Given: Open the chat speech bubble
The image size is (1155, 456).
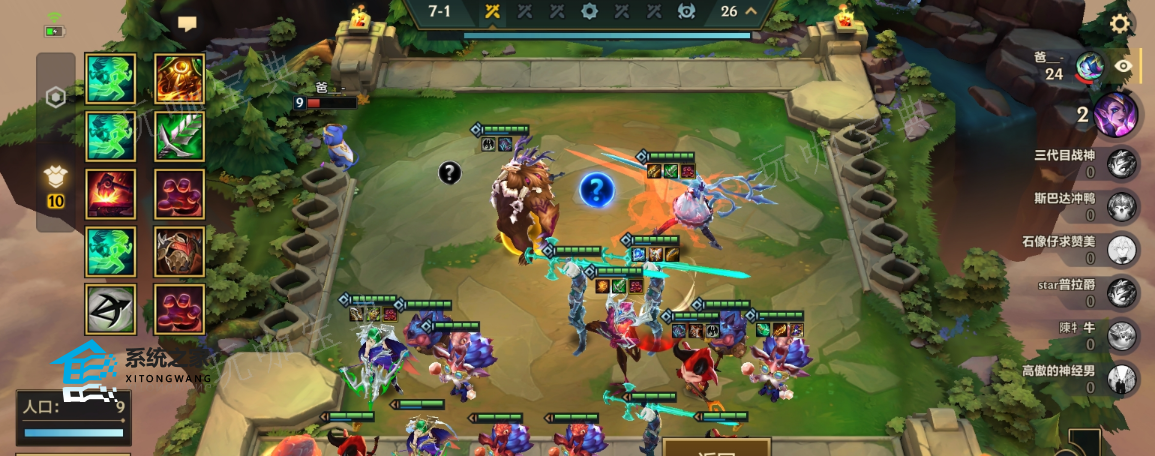Looking at the screenshot, I should (187, 23).
